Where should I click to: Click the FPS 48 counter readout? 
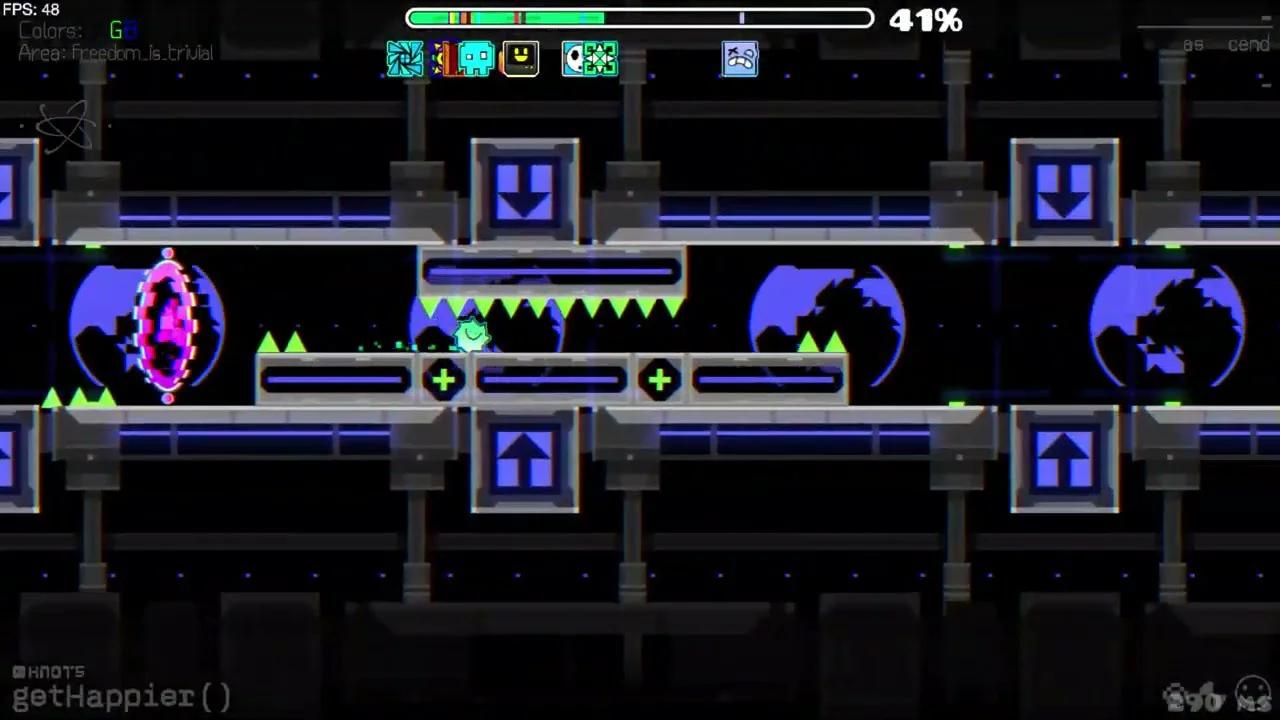(x=30, y=8)
